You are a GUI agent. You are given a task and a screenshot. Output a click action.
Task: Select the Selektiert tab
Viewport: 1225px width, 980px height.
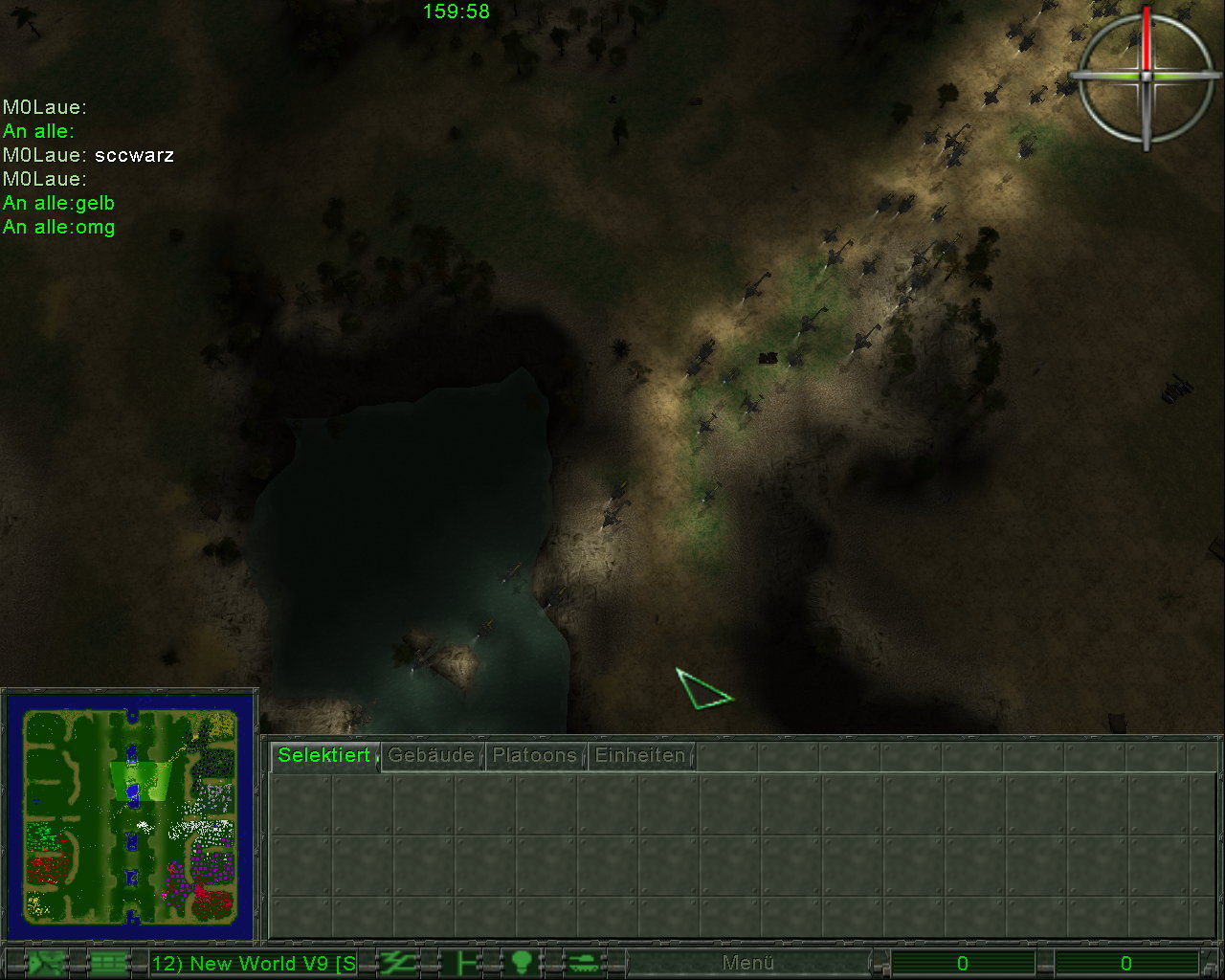pyautogui.click(x=323, y=755)
